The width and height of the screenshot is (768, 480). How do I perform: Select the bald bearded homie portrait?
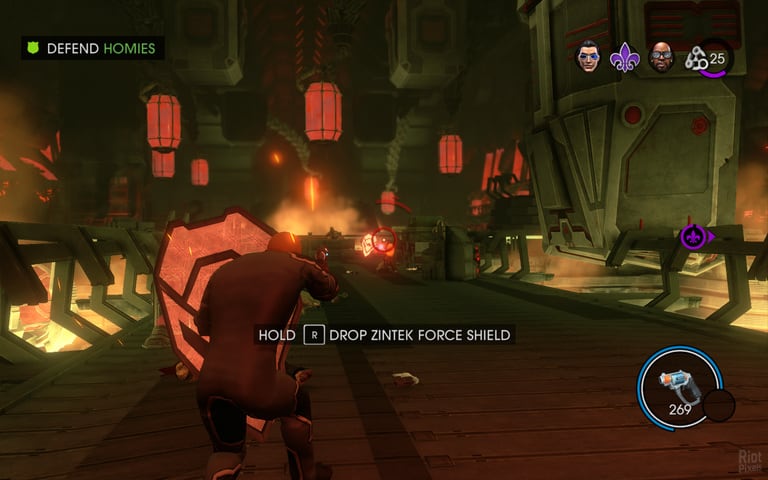pos(660,57)
